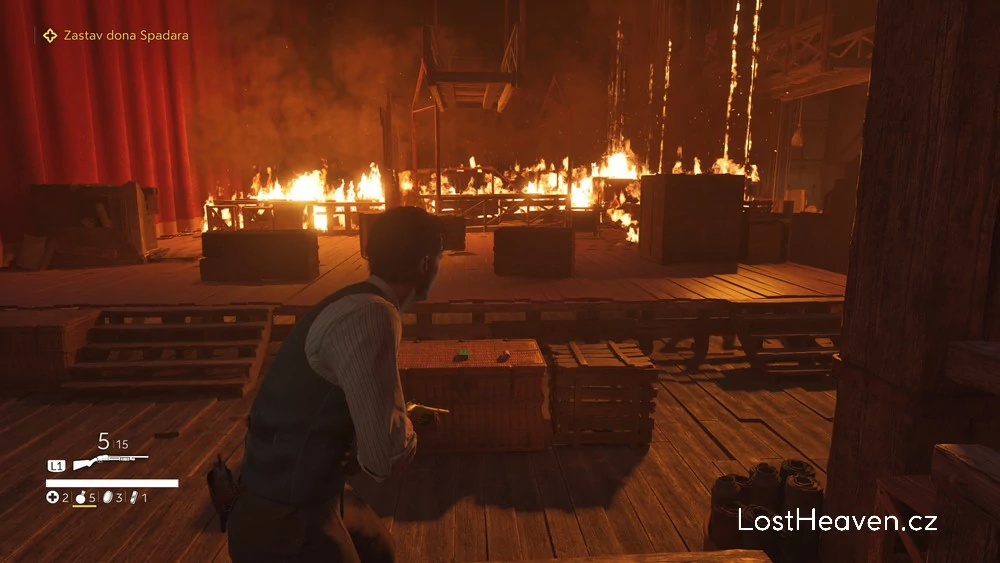Select the round grenade item

click(x=79, y=497)
